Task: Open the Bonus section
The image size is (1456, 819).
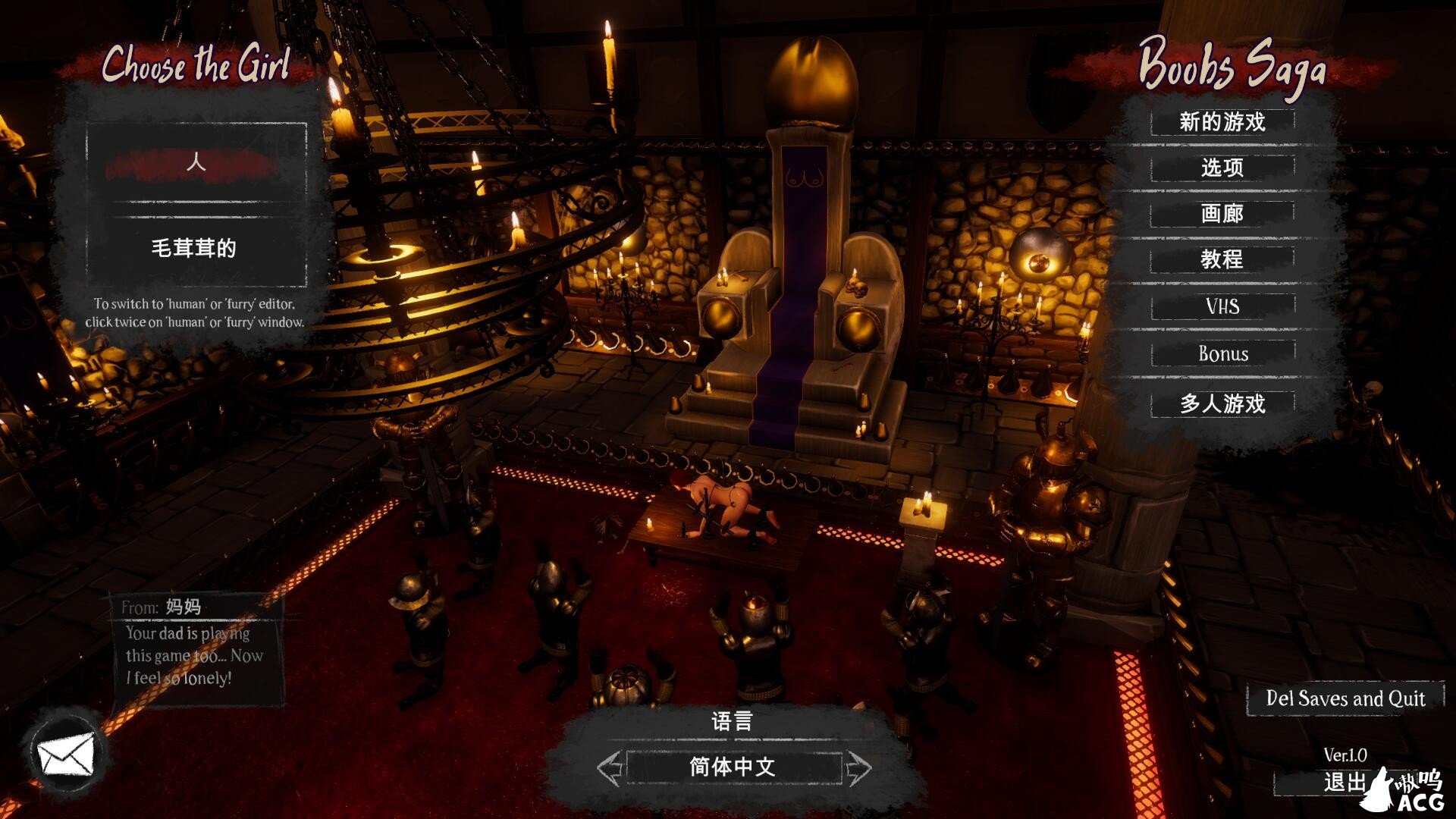Action: click(1222, 353)
